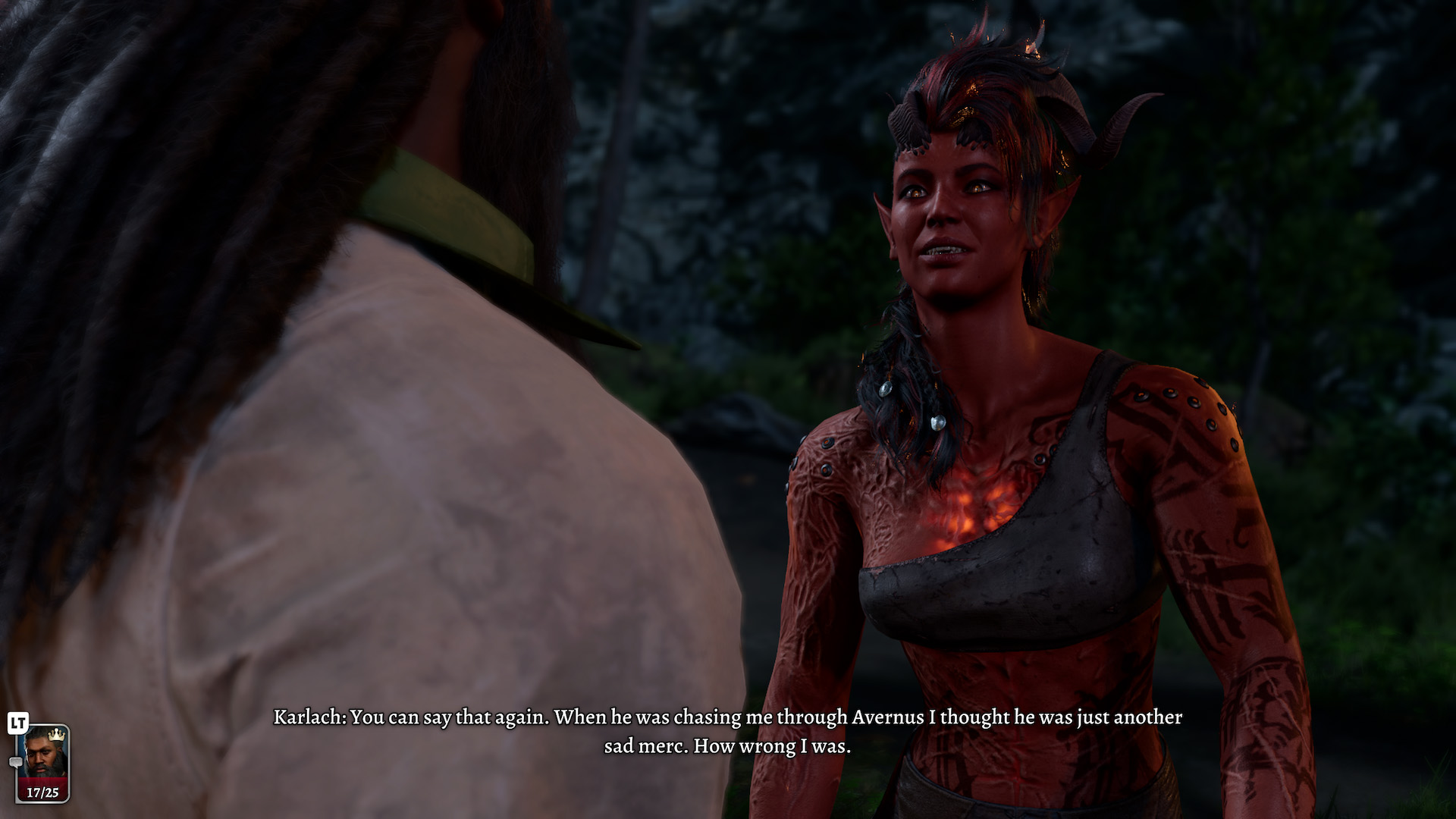Select the character portrait showing 17/25
1456x819 pixels.
[x=42, y=762]
